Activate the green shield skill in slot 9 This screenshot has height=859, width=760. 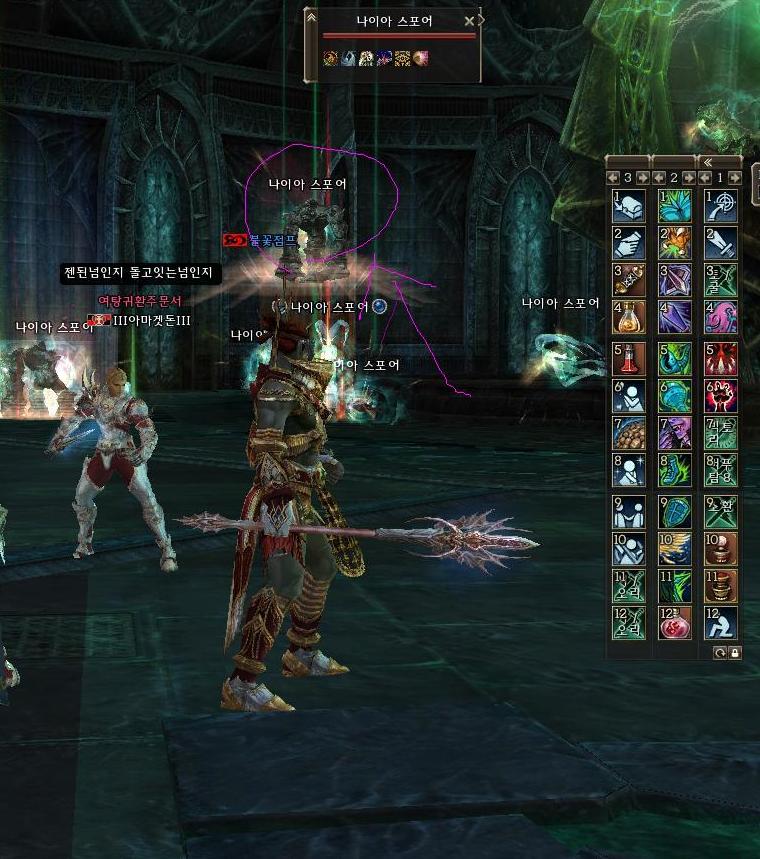[x=675, y=511]
